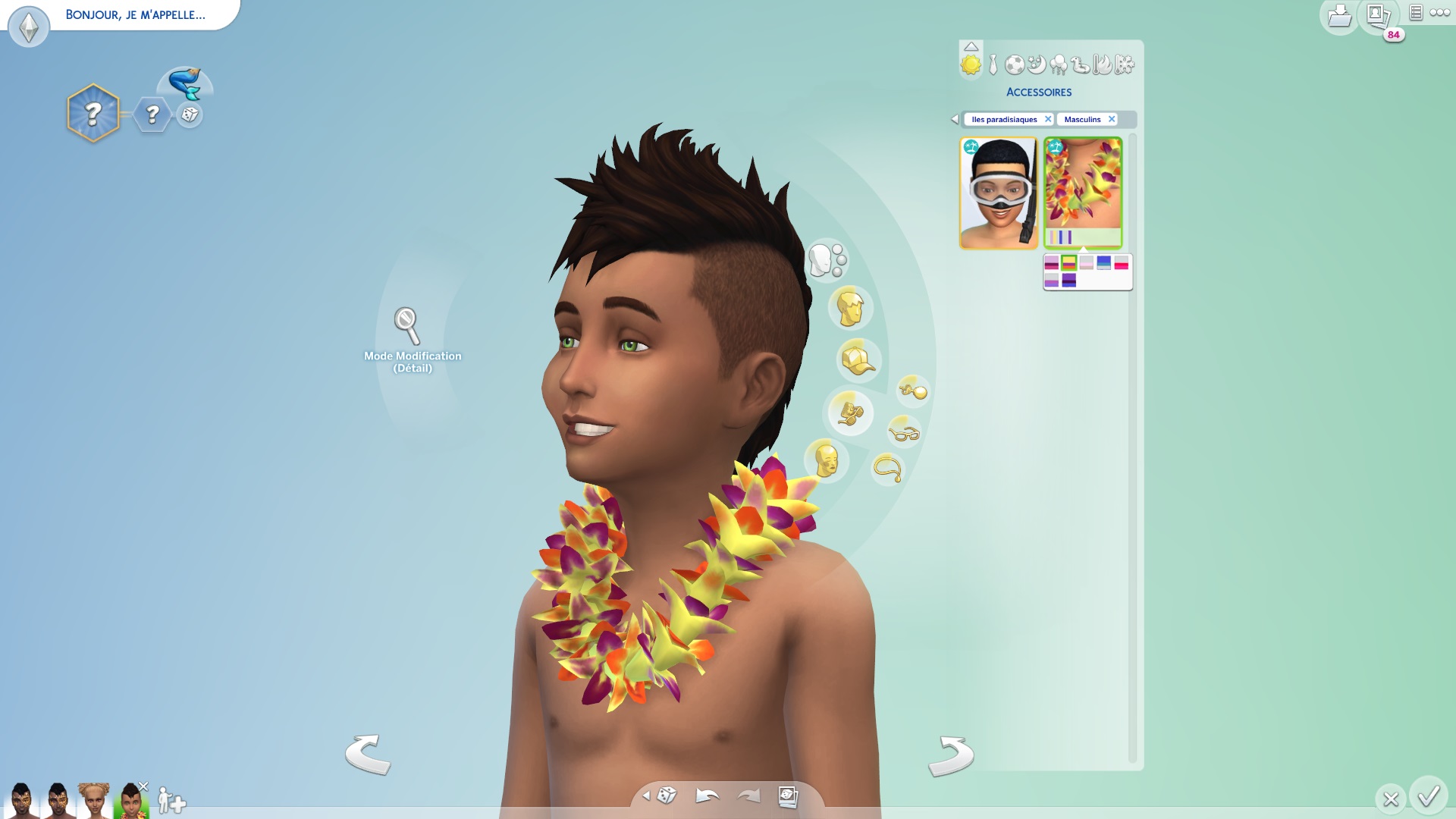Switch to the sleepwear moon outfit category
The height and width of the screenshot is (819, 1456).
(1036, 65)
